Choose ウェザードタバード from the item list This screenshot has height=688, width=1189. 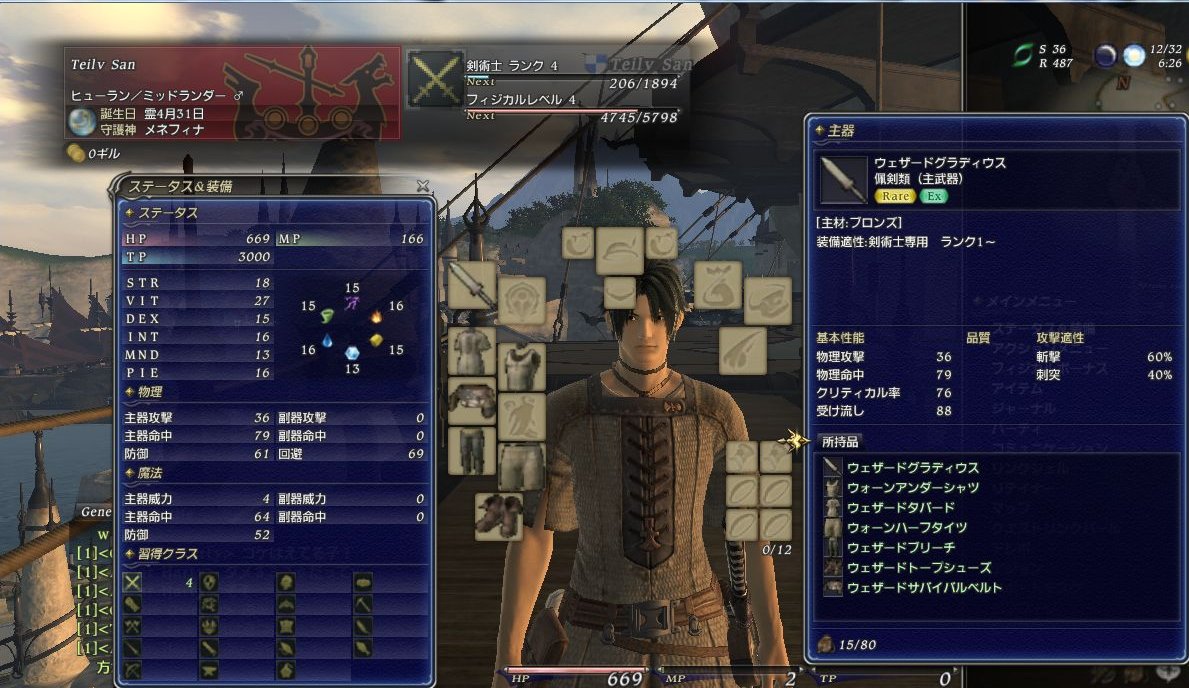[900, 507]
